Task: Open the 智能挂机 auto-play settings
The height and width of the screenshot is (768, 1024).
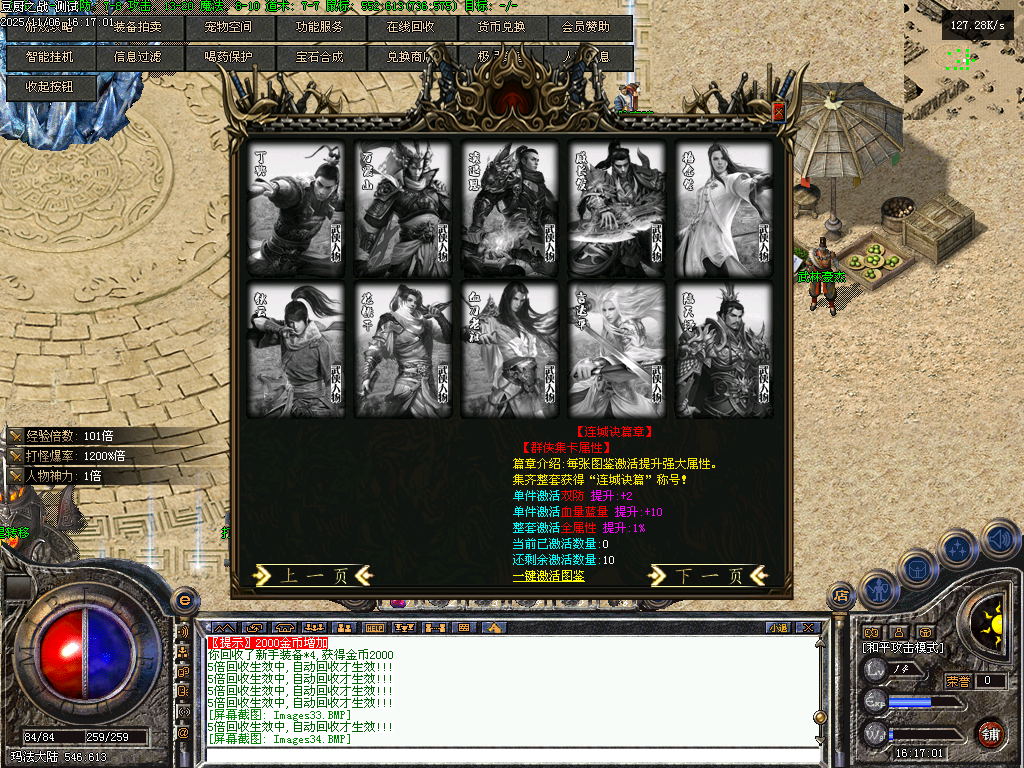Action: (50, 57)
